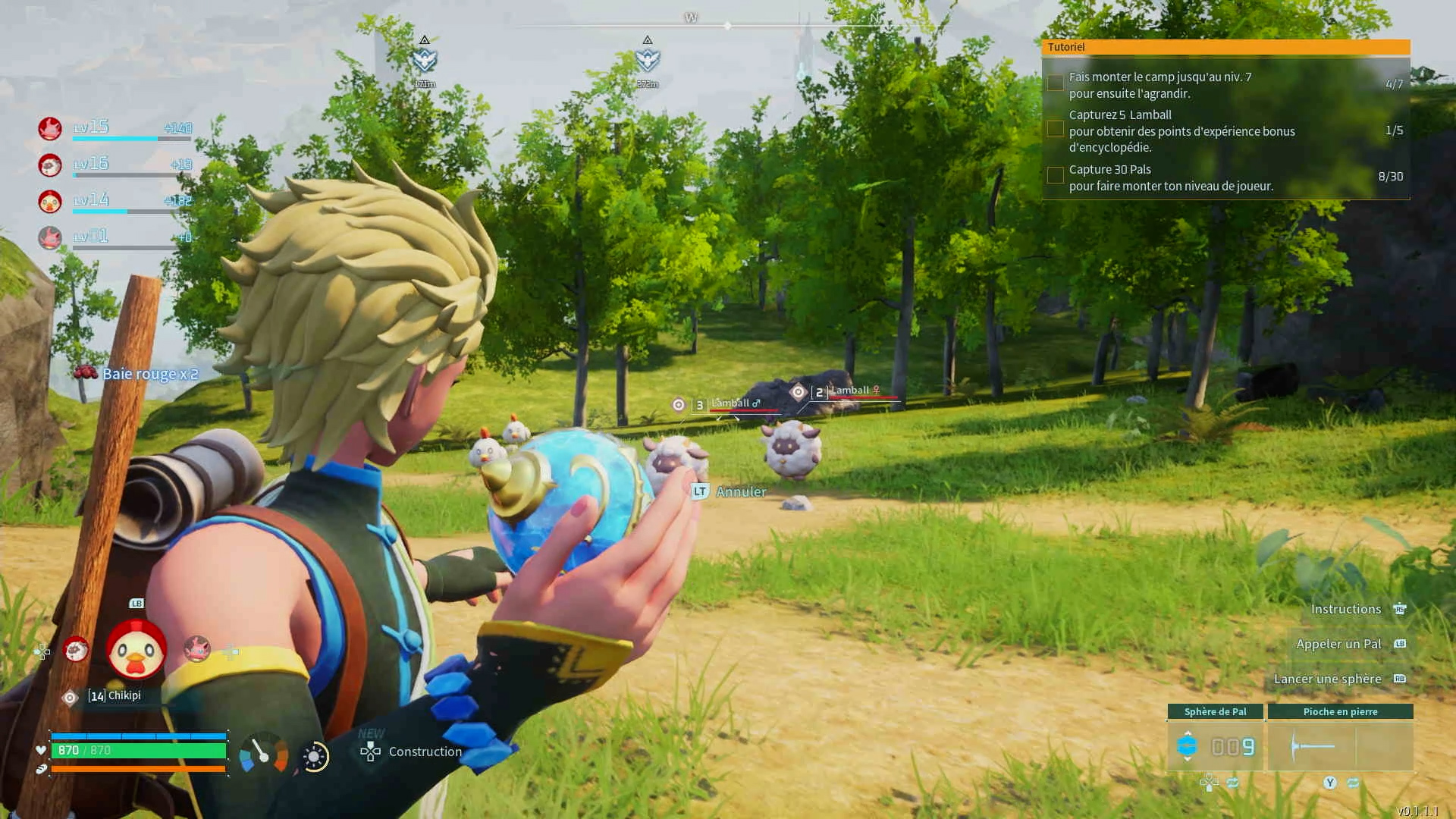
Task: Tick the Capture 30 Pals objective checkbox
Action: [1055, 176]
